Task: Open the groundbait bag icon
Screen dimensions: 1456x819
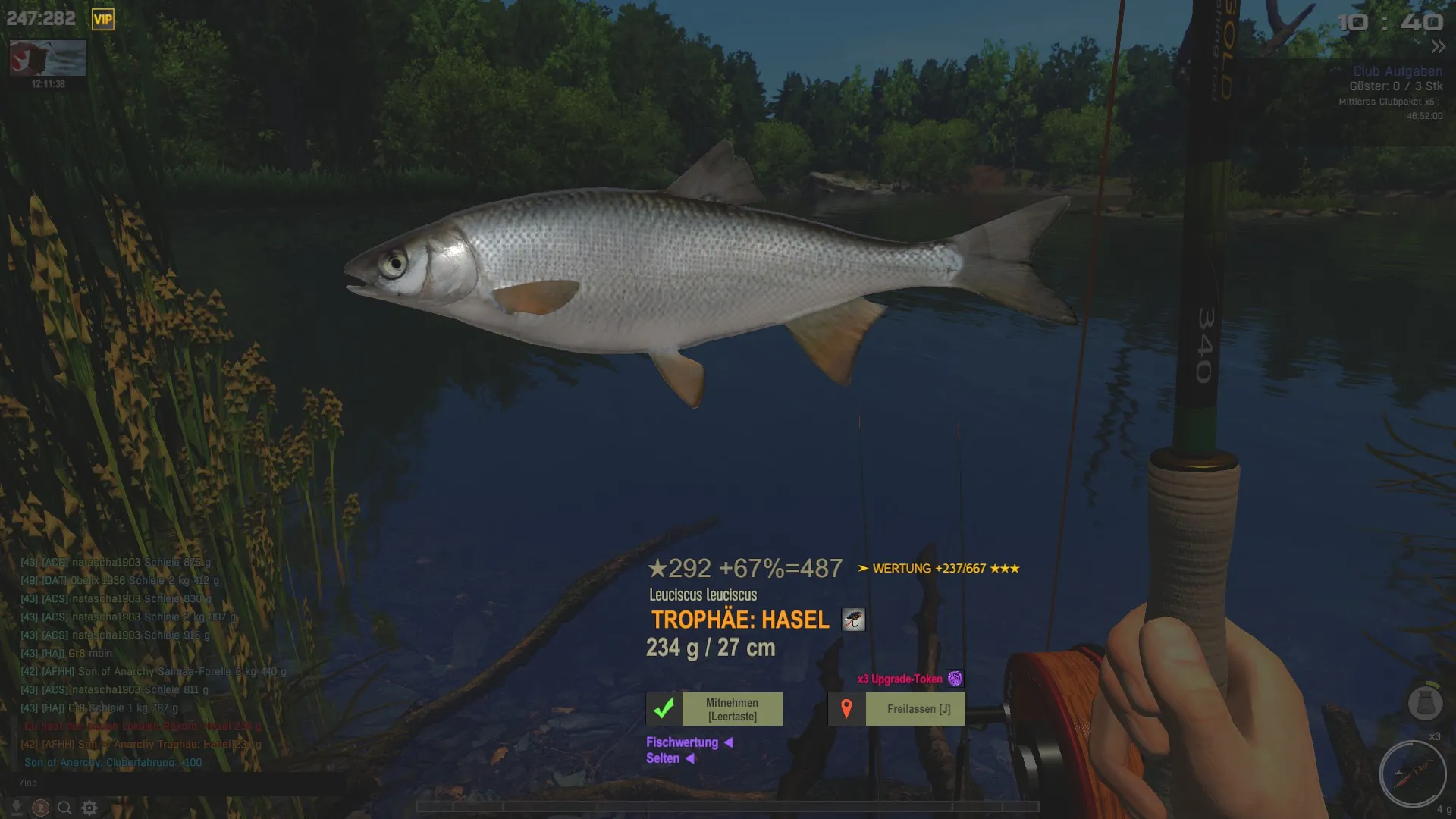Action: click(1424, 703)
